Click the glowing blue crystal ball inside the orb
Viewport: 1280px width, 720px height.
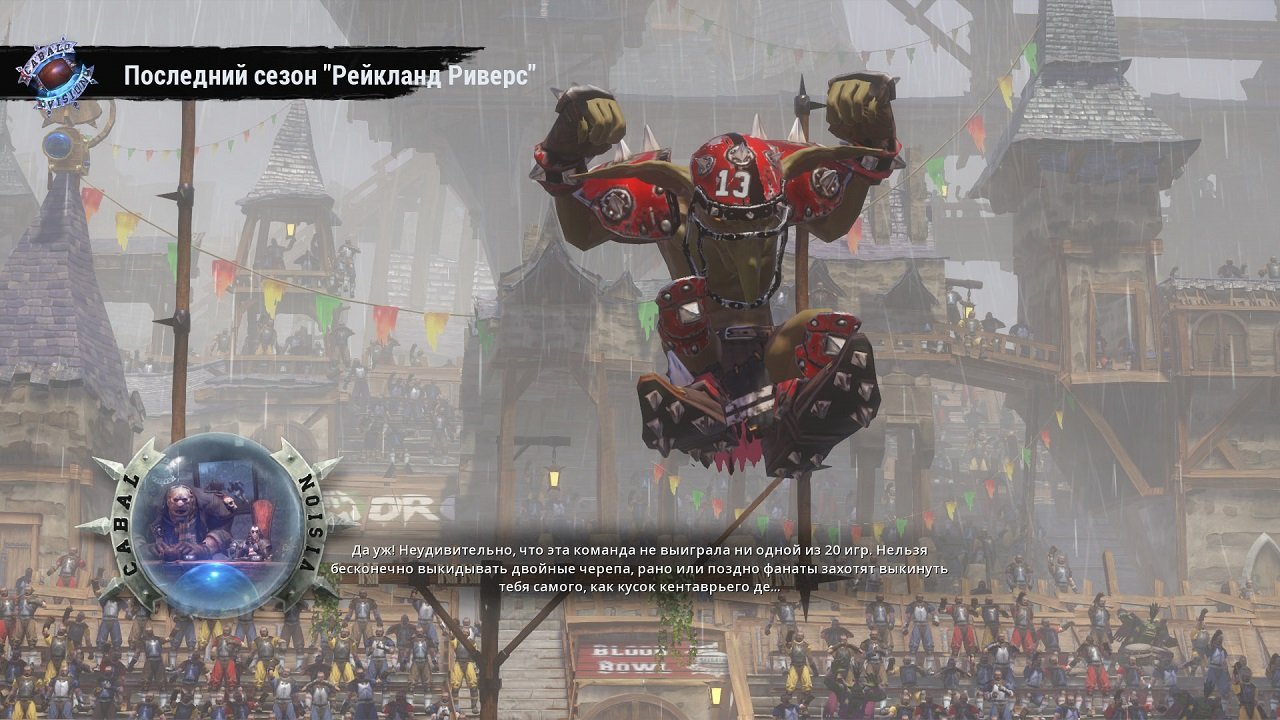pyautogui.click(x=214, y=576)
